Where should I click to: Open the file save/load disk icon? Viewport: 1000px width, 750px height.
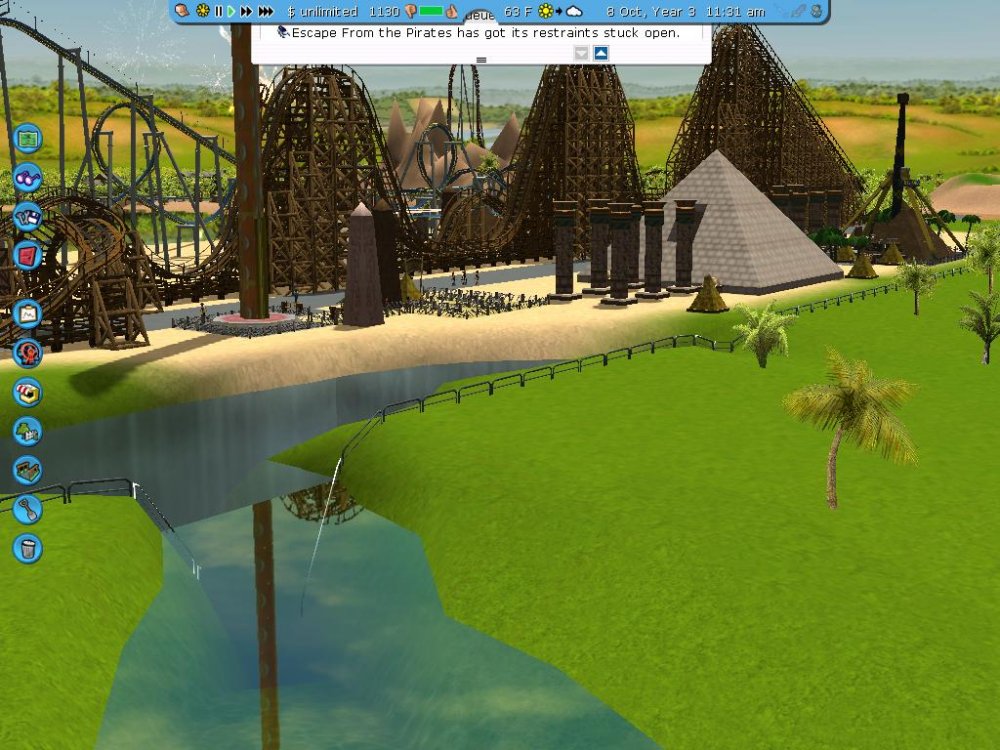pyautogui.click(x=28, y=215)
